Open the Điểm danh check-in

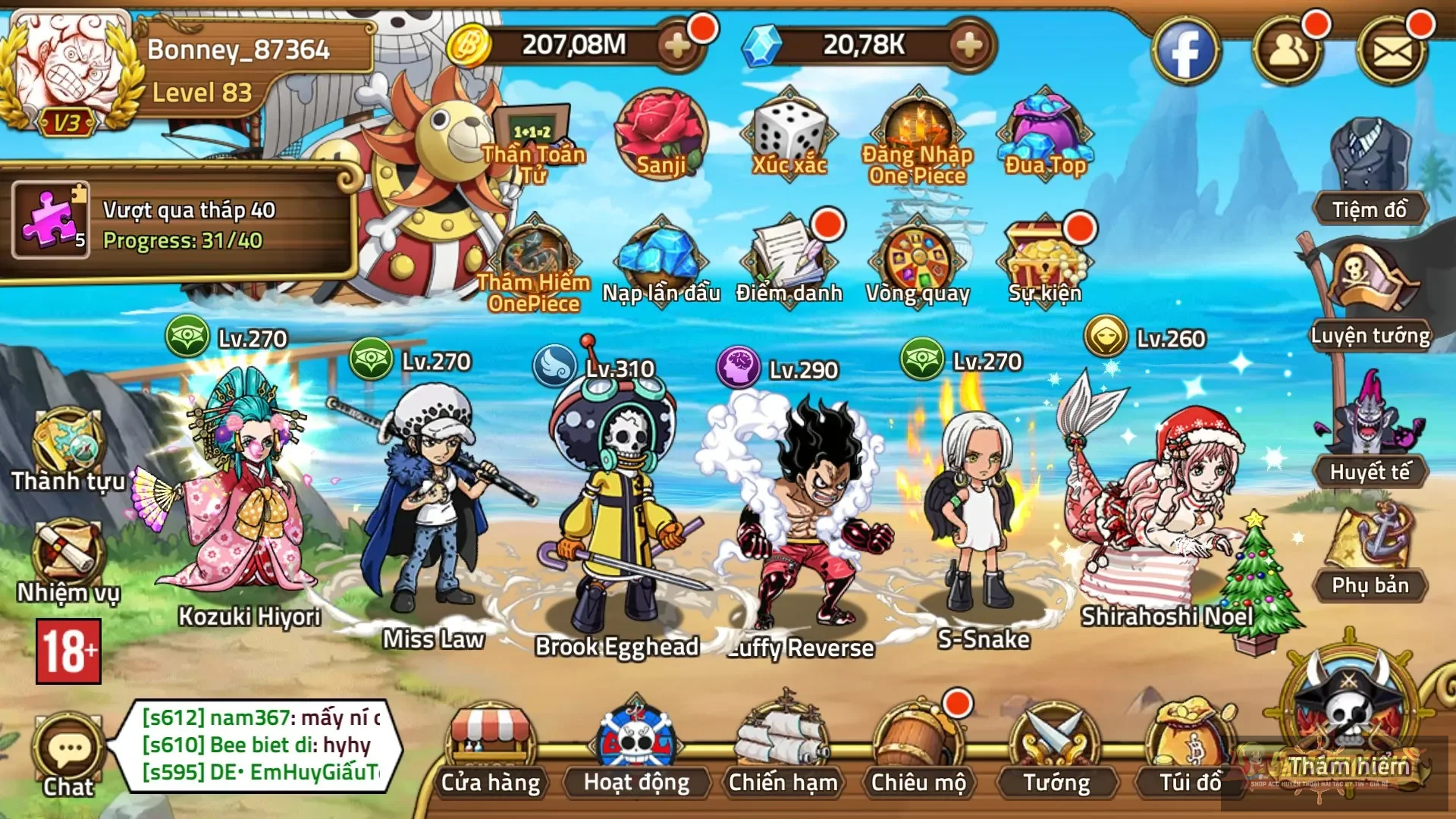pos(789,258)
